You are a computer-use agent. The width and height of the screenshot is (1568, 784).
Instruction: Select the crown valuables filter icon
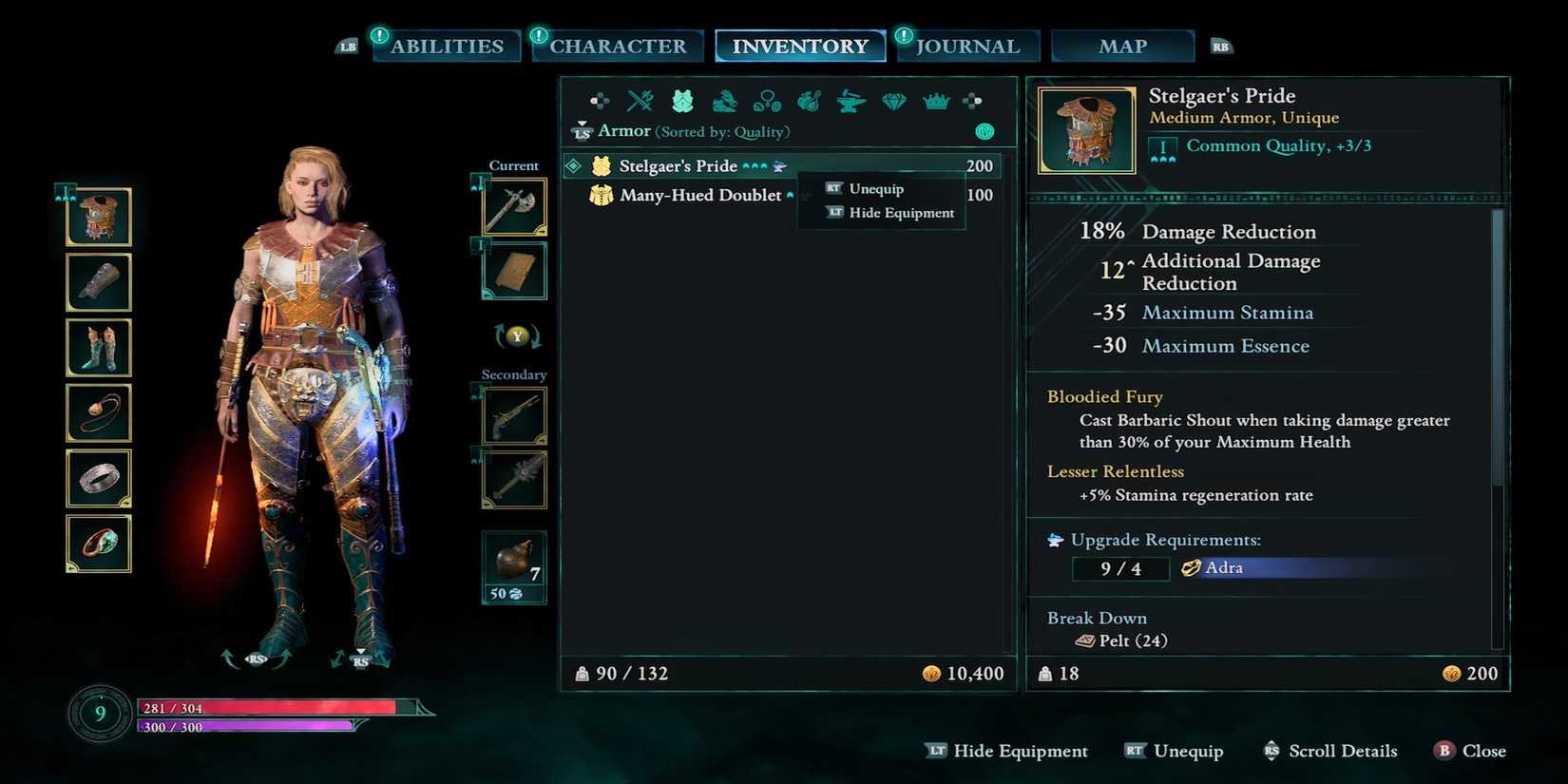(935, 100)
